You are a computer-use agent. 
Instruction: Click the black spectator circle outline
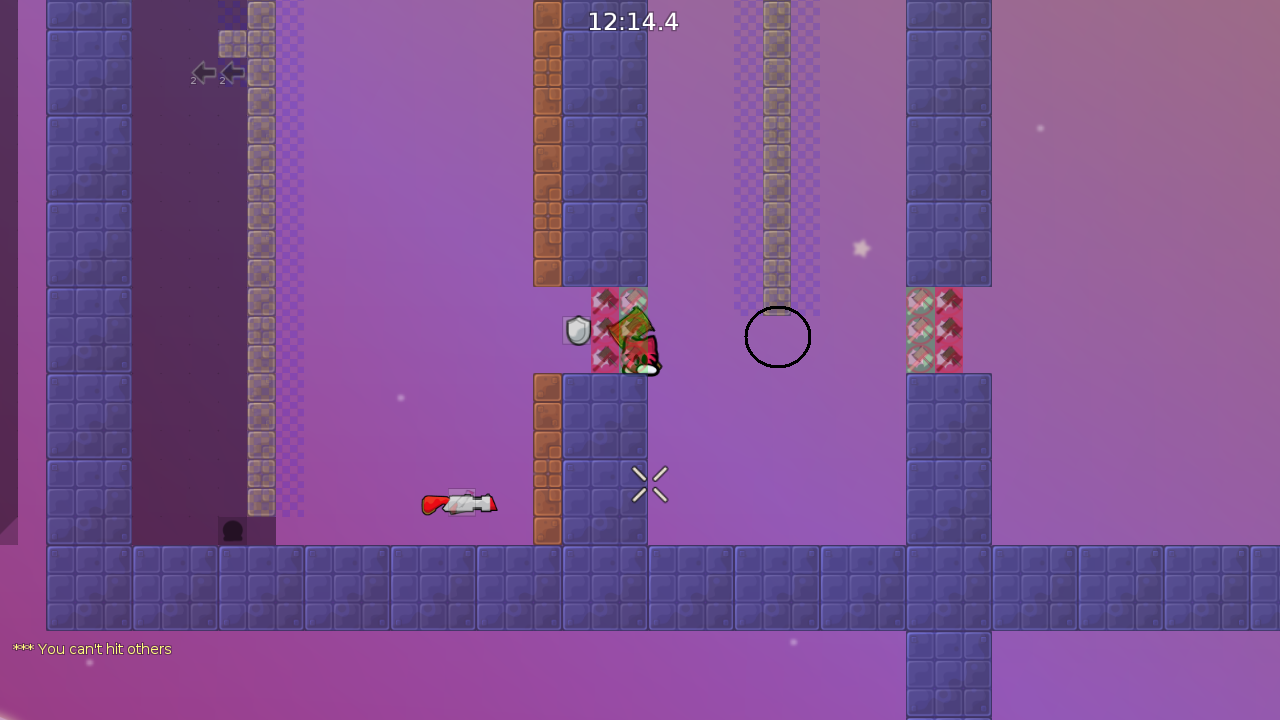click(x=778, y=337)
